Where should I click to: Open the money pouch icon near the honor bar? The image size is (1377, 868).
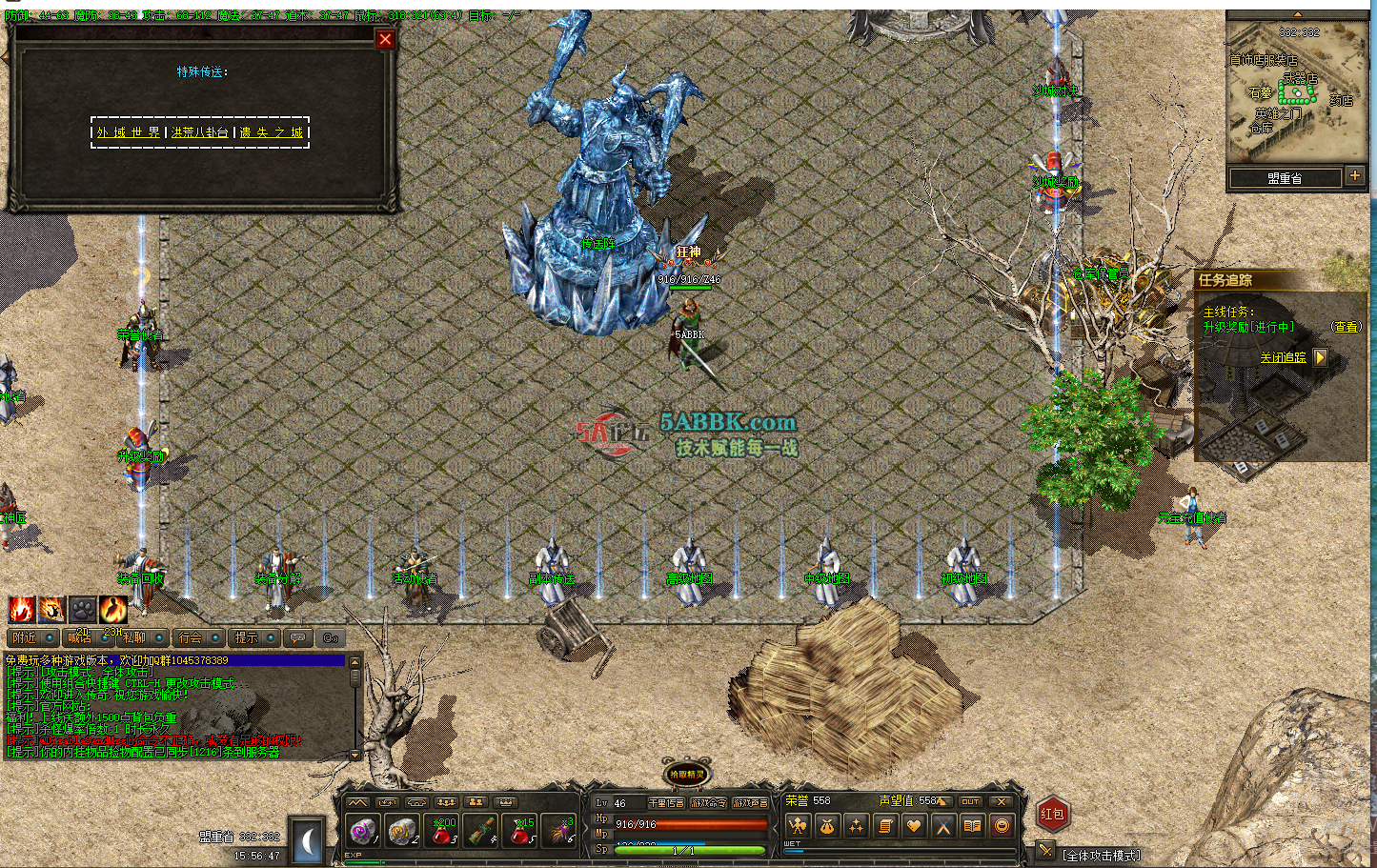point(827,824)
